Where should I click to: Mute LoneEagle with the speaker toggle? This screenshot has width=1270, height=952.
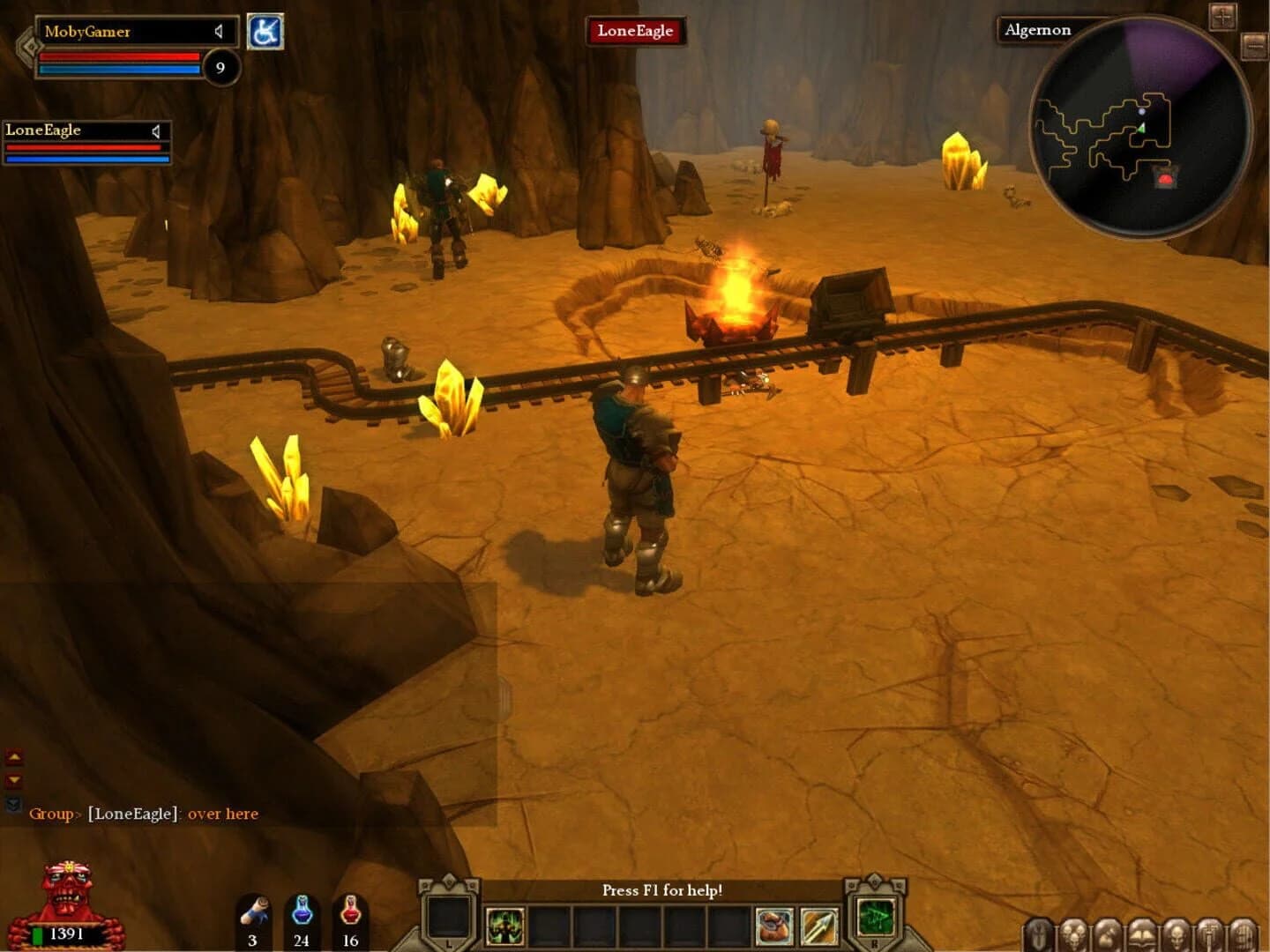point(156,130)
